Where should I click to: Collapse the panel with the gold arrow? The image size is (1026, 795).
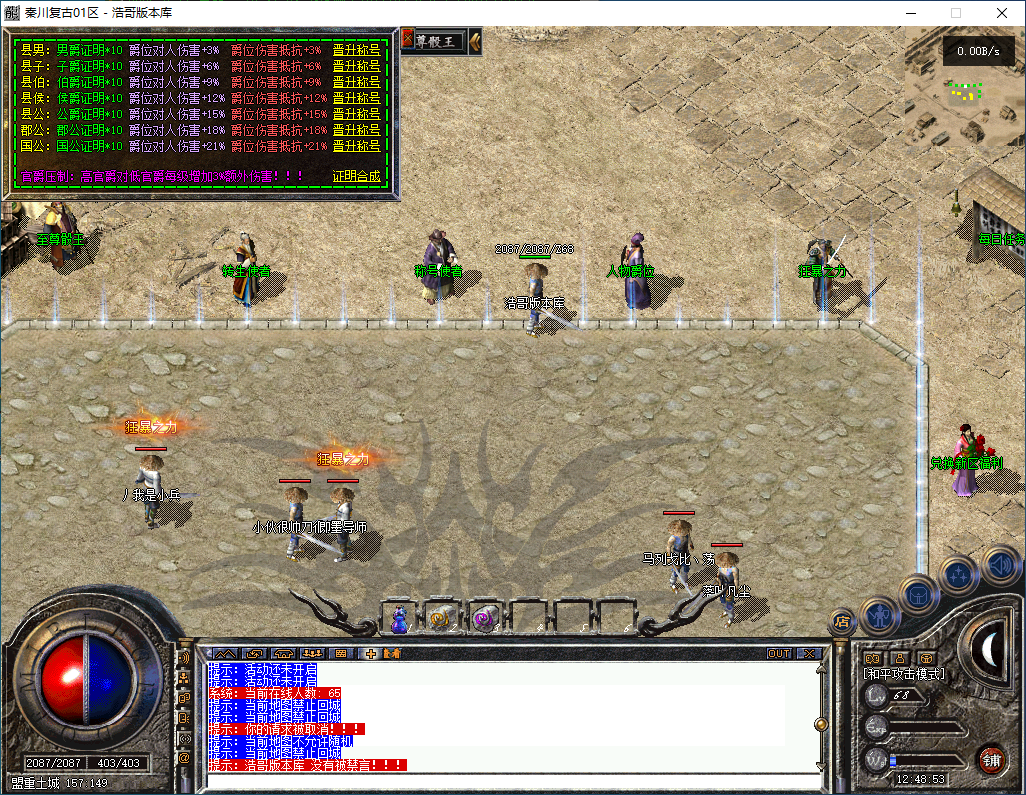(475, 41)
